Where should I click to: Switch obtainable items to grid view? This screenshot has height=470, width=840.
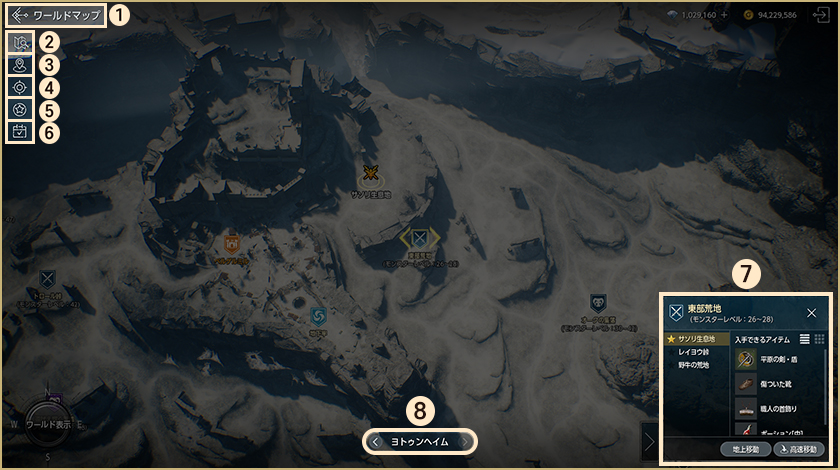point(820,340)
